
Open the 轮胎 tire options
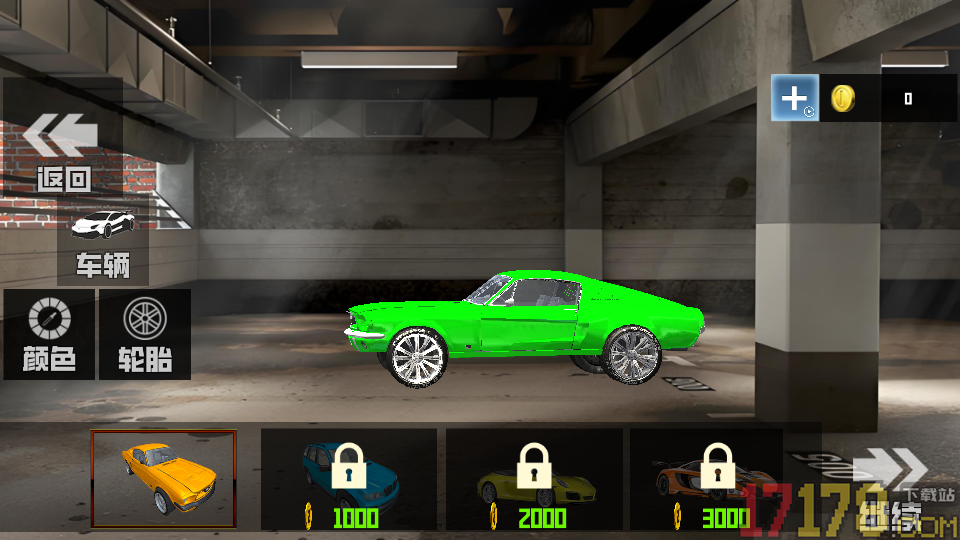tap(145, 334)
